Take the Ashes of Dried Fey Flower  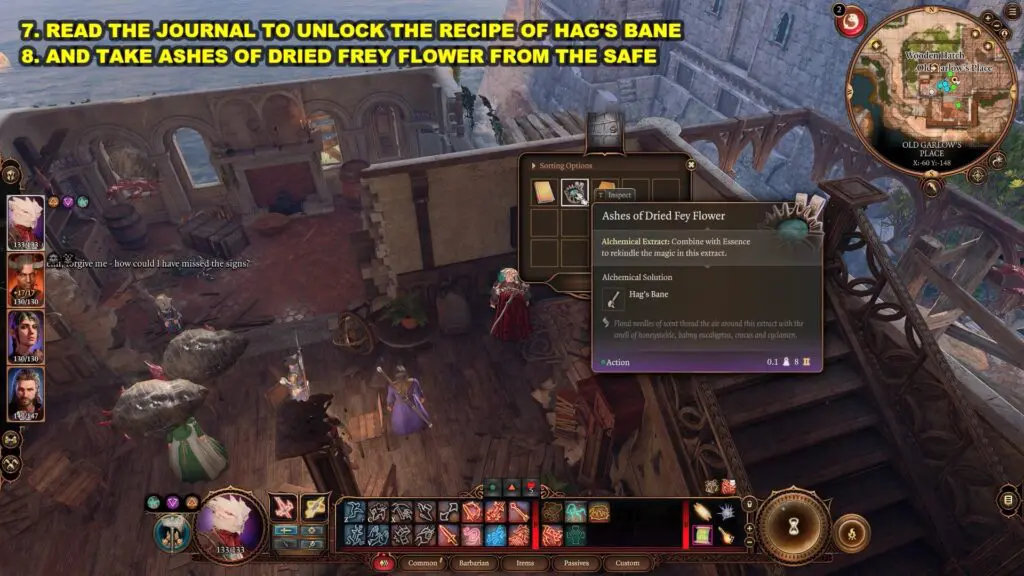point(575,192)
